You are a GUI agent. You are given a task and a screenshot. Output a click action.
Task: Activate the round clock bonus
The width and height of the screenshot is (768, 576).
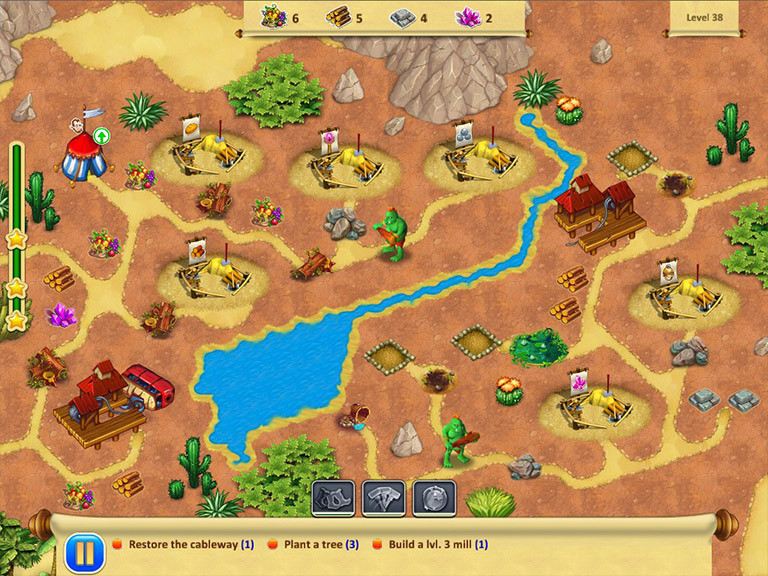click(434, 497)
